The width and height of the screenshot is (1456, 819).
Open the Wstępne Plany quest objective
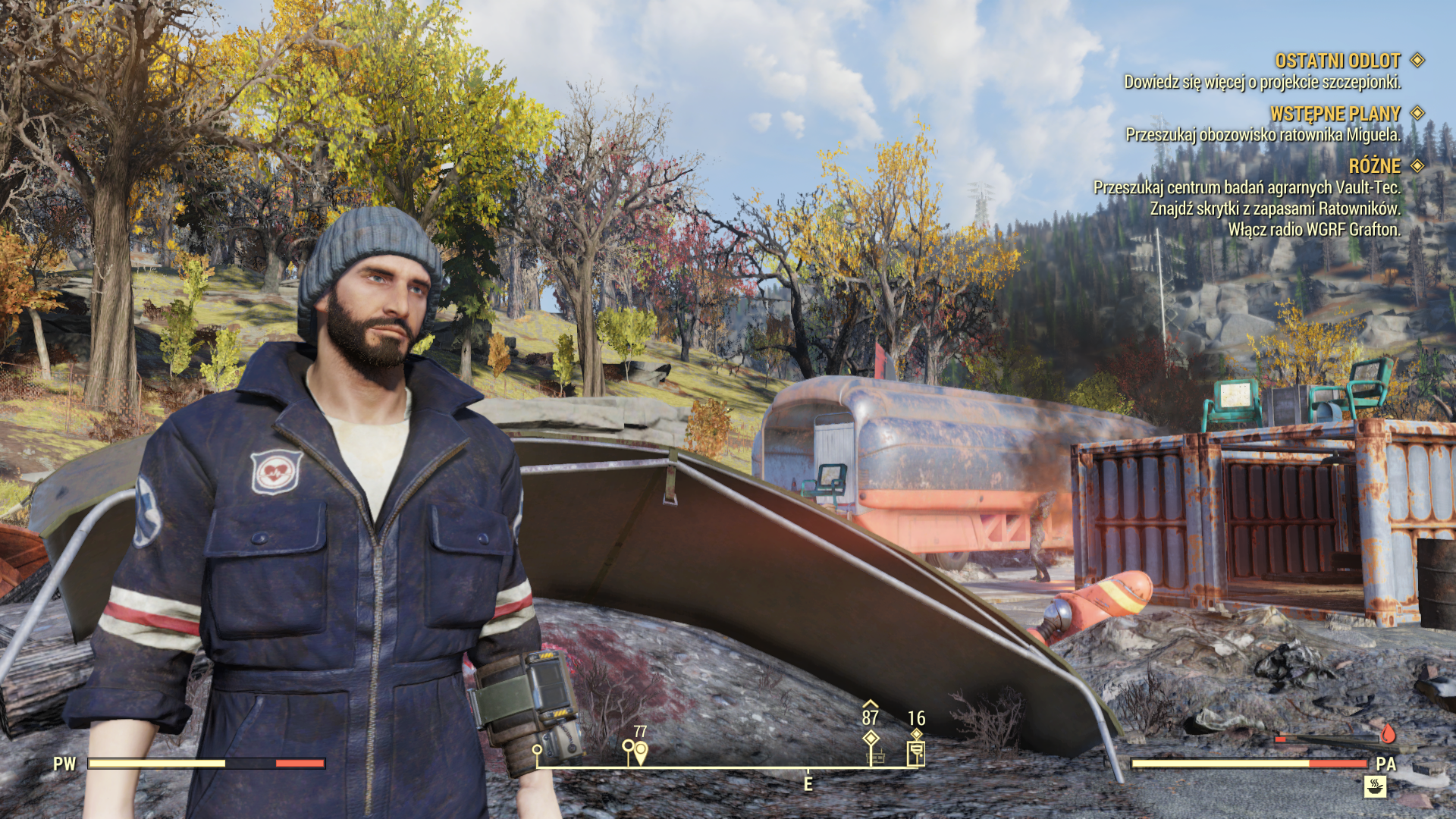(1262, 135)
